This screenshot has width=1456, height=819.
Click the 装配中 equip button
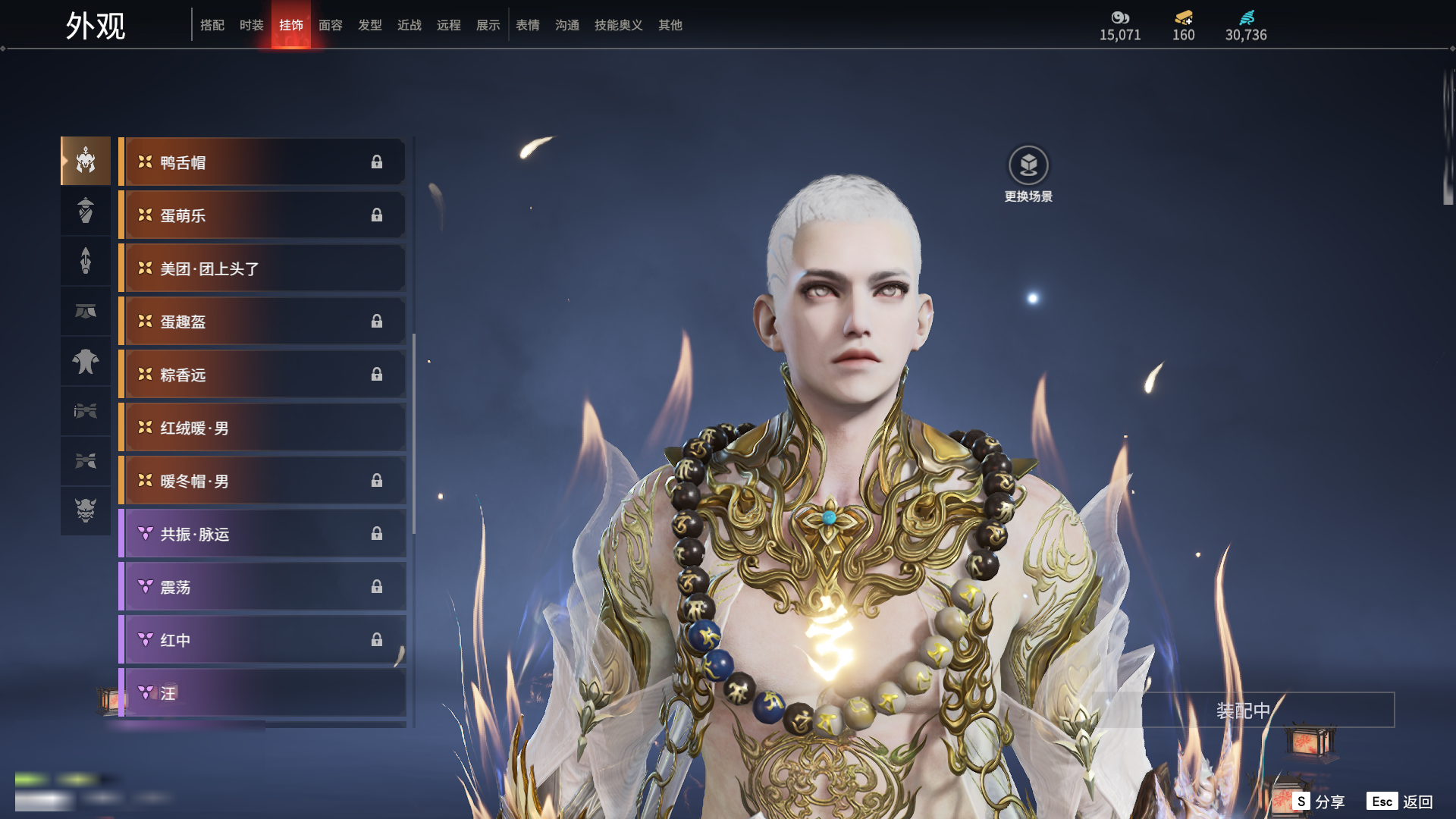click(1243, 711)
